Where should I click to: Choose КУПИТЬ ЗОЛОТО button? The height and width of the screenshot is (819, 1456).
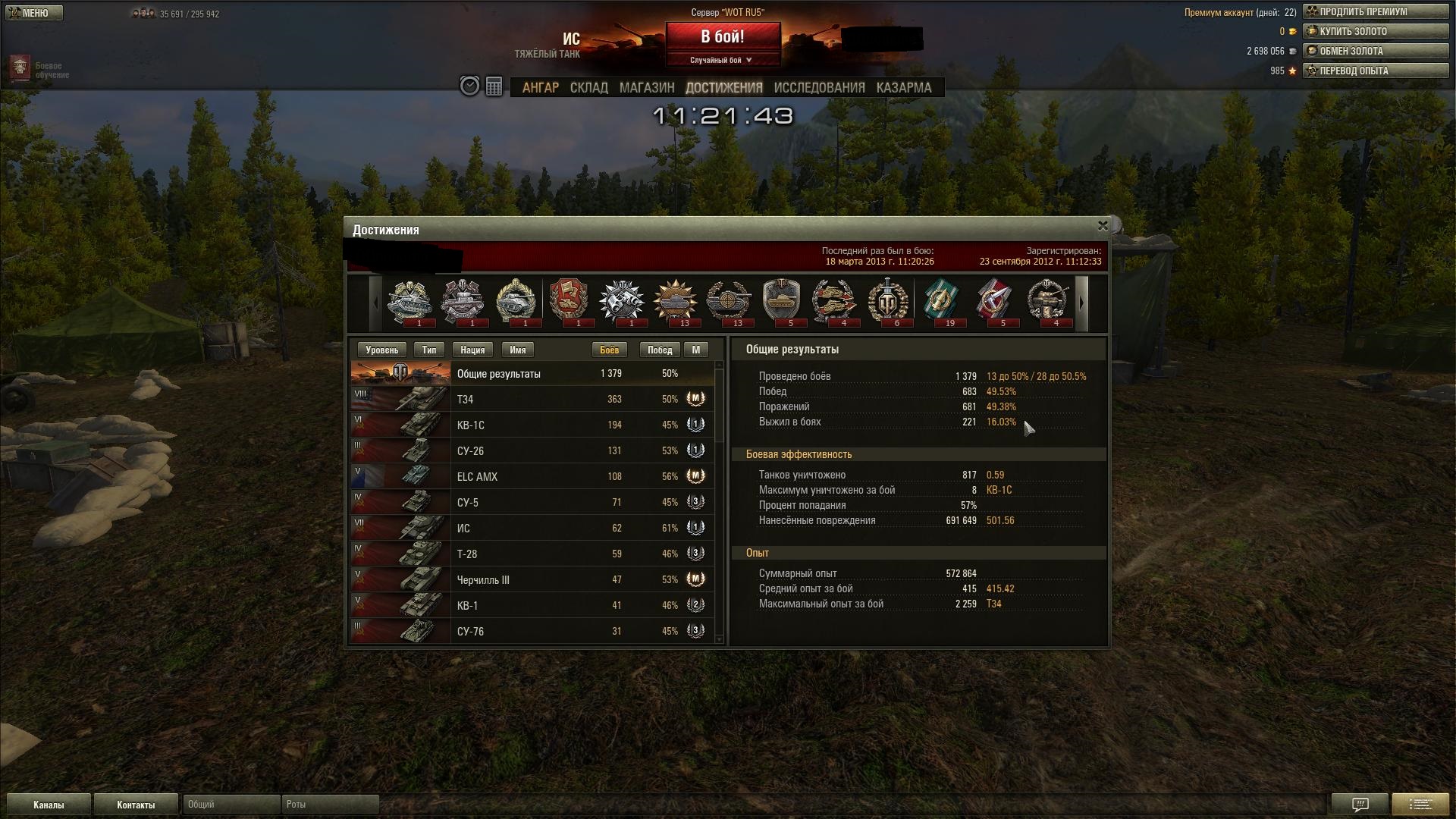[1375, 32]
